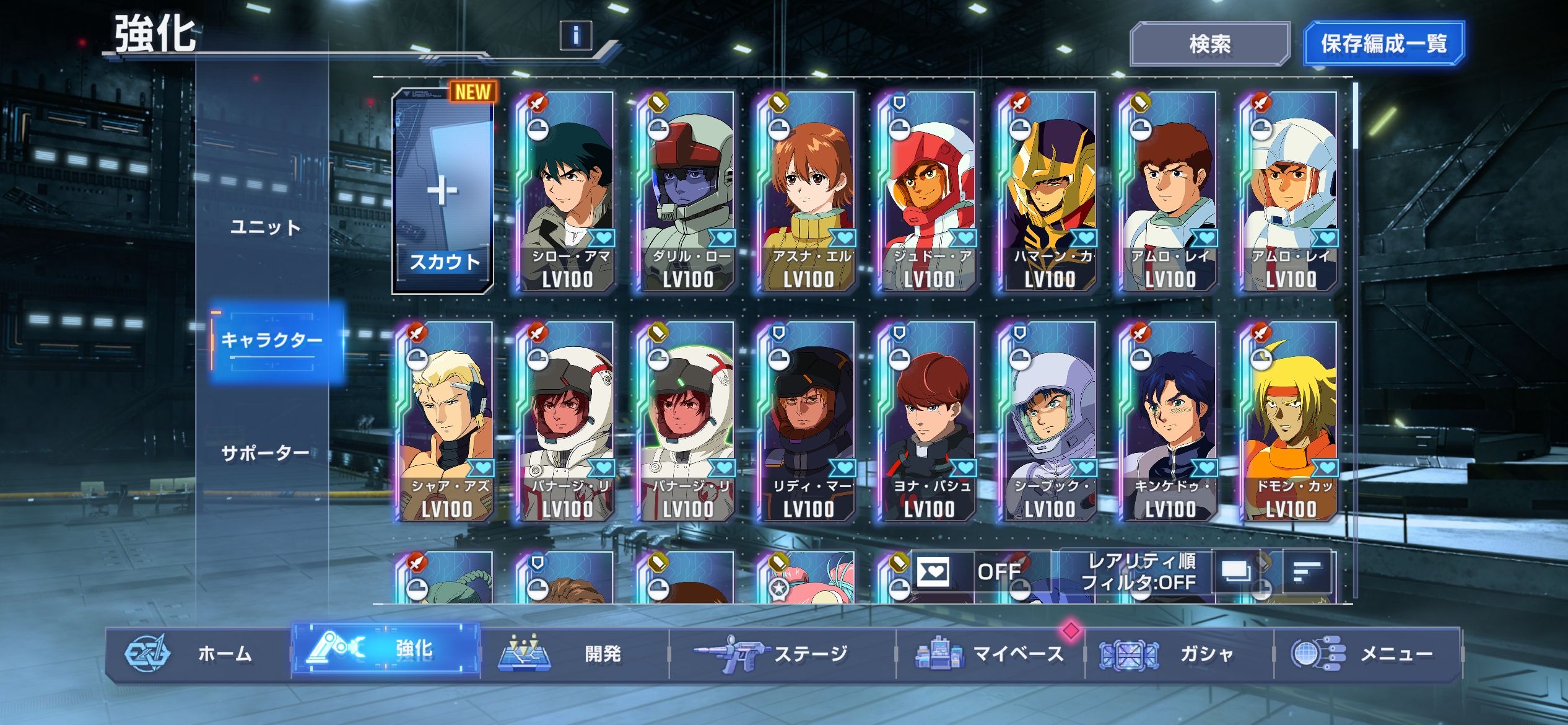Image resolution: width=1568 pixels, height=725 pixels.
Task: Open the レアリティ順 sort and filter options
Action: point(1138,571)
